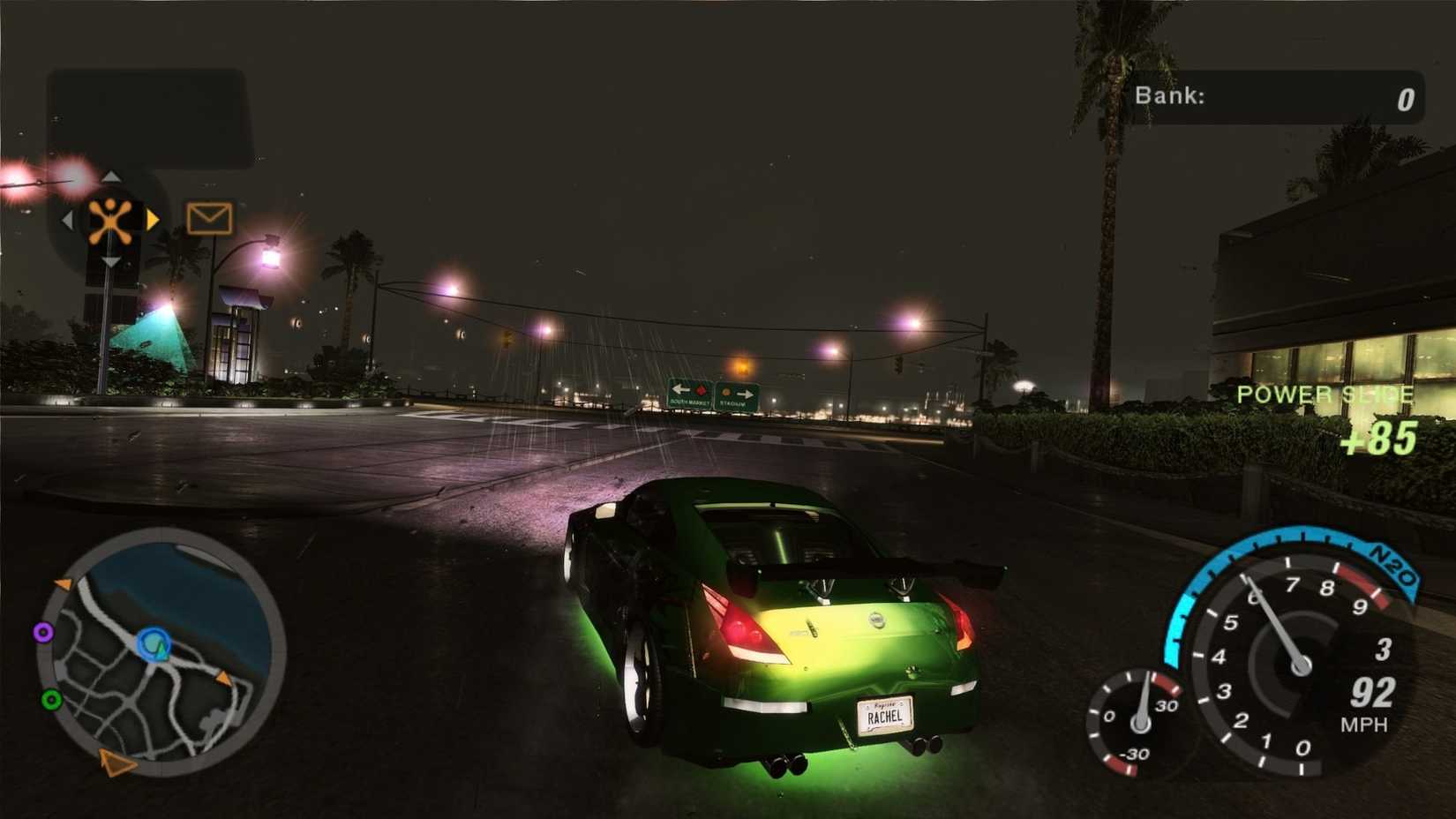
Task: Click the left-pointing arrow on the South Market sign
Action: pos(681,389)
